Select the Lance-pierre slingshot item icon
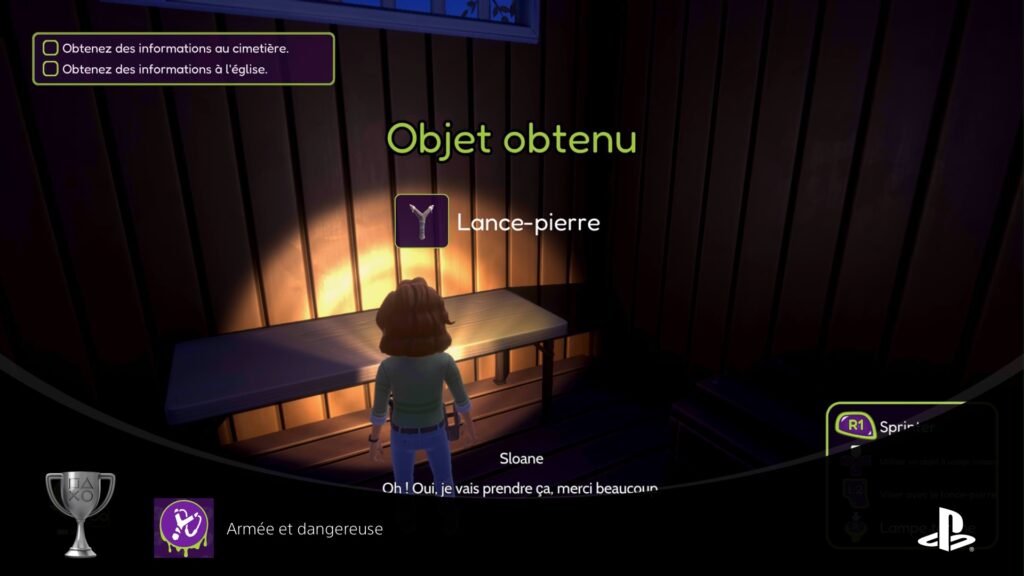Screen dimensions: 1024x576 click(421, 221)
